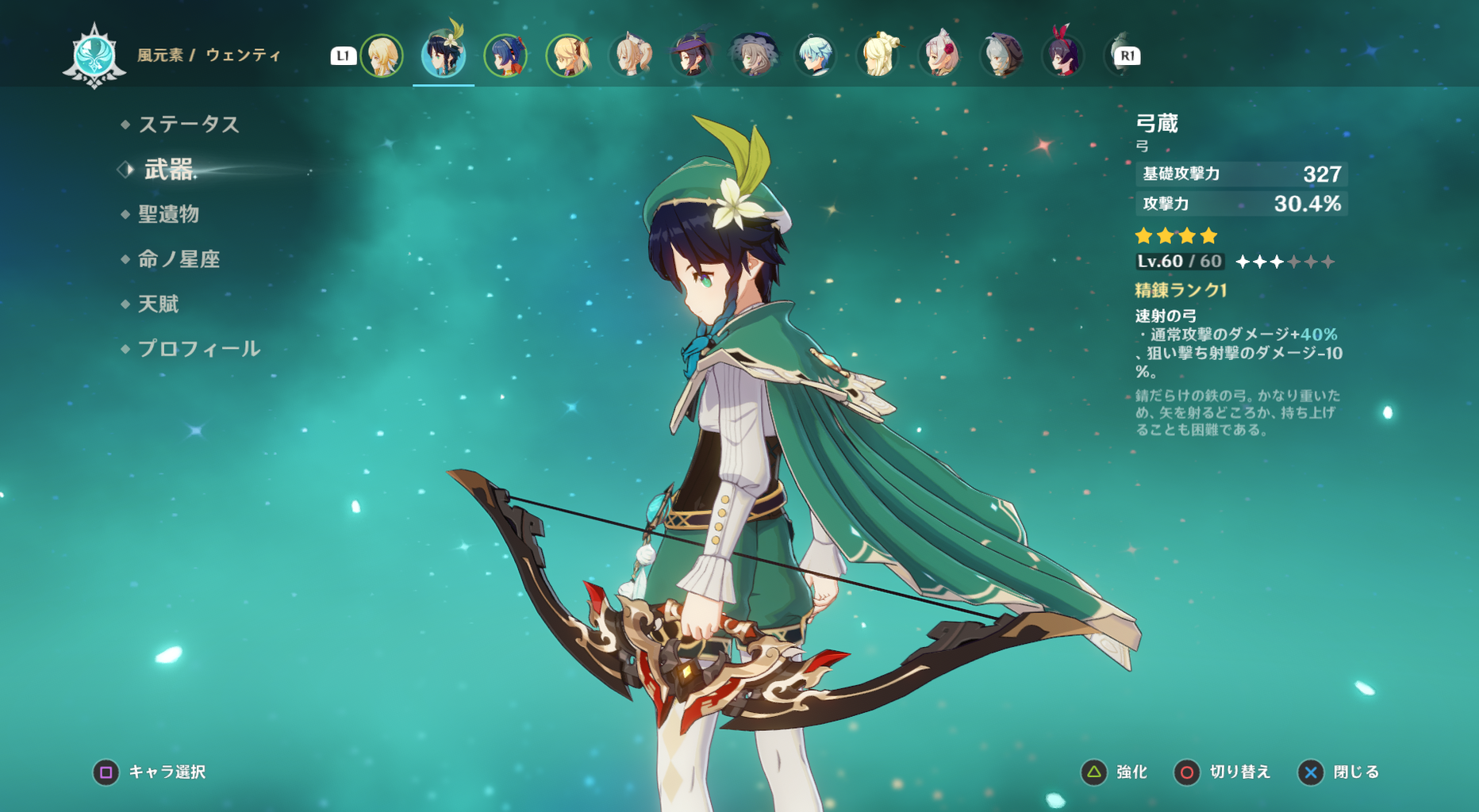
Task: Switch to the blonde Traveler portrait
Action: click(382, 56)
